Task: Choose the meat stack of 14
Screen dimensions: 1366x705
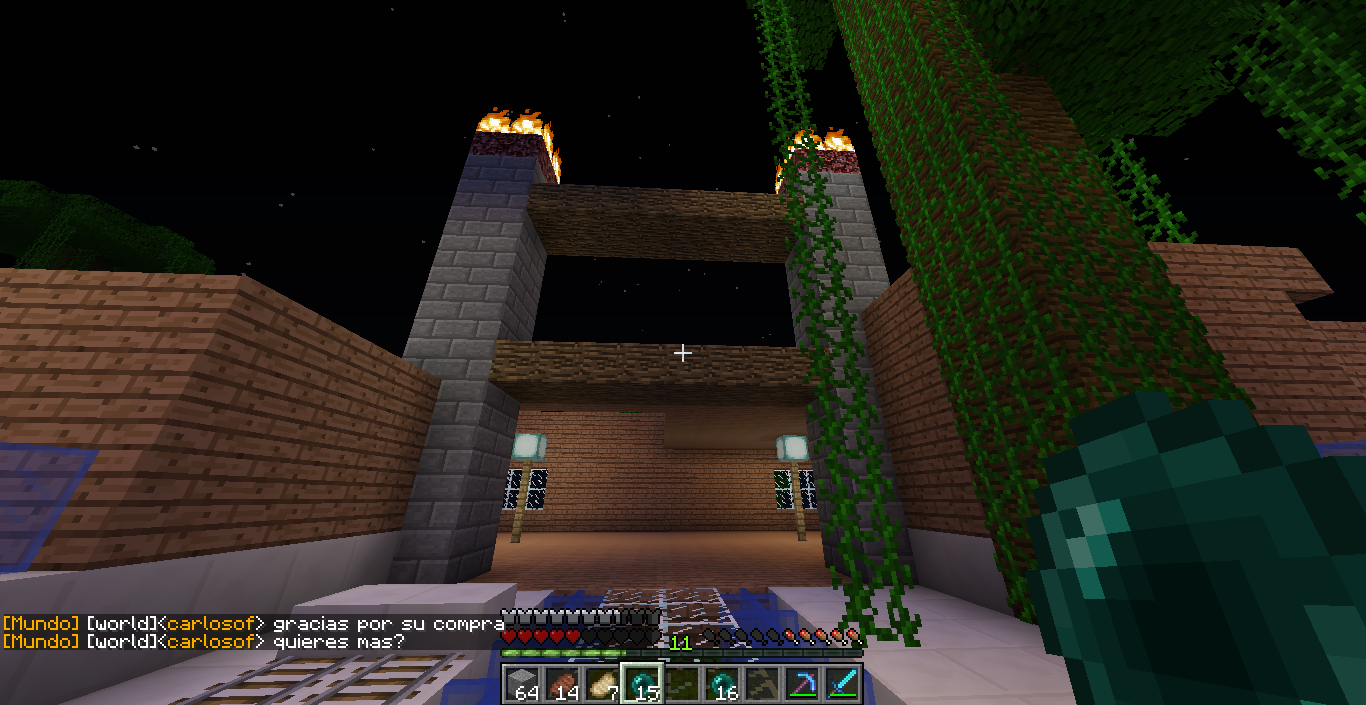Action: pyautogui.click(x=562, y=684)
